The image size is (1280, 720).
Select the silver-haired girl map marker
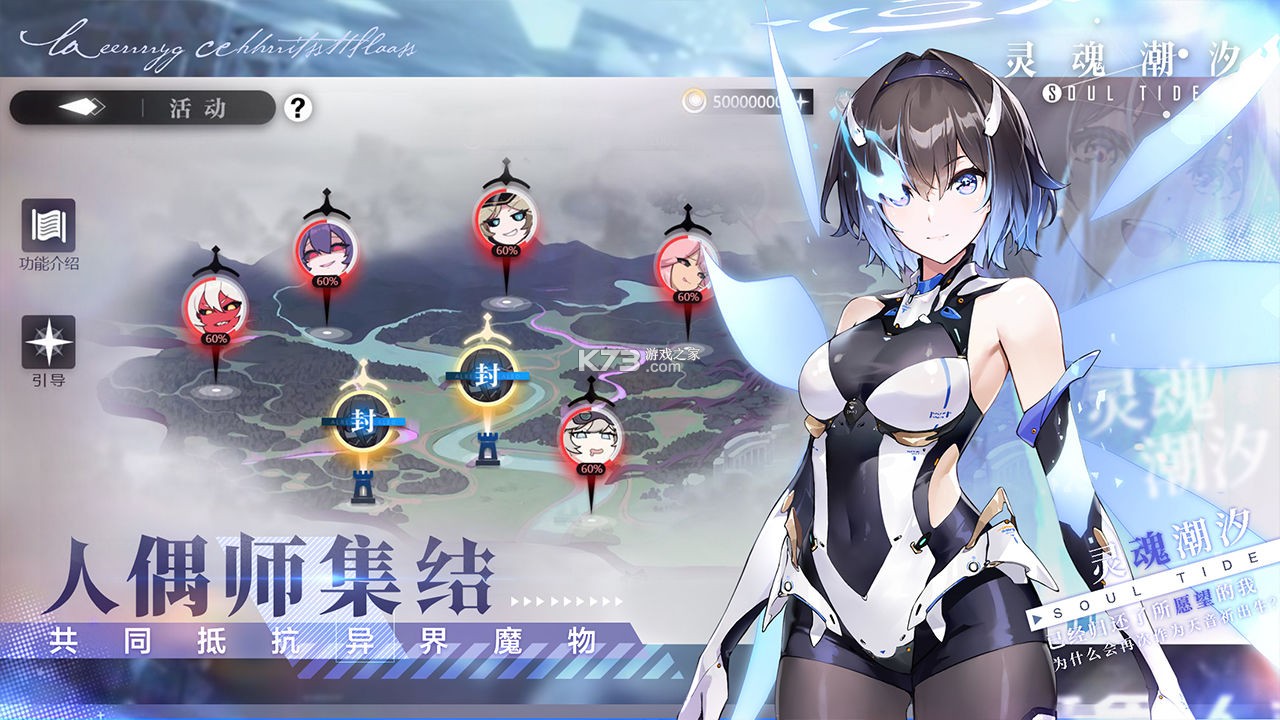pyautogui.click(x=591, y=436)
